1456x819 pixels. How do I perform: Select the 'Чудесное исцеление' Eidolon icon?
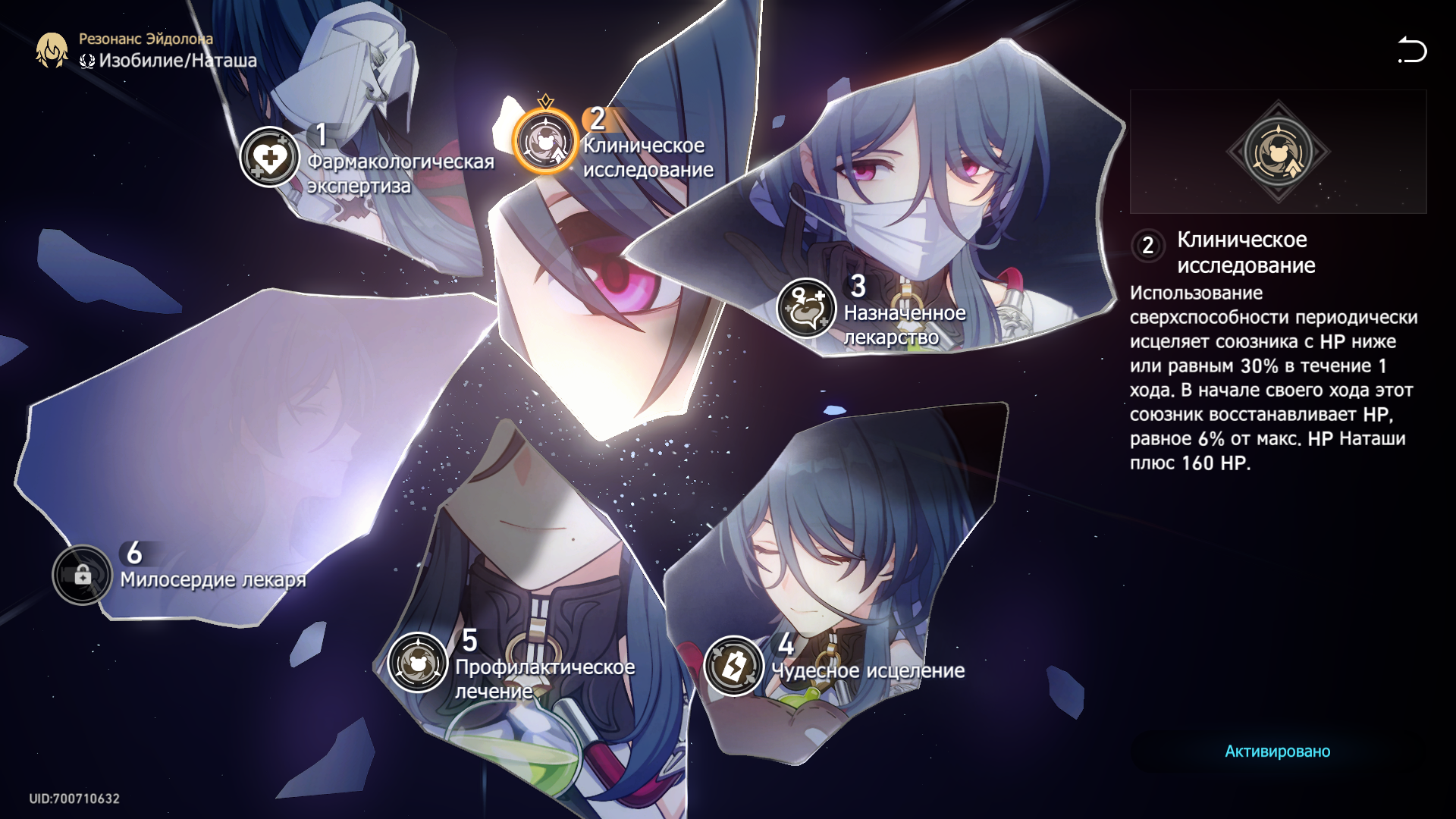(x=733, y=667)
